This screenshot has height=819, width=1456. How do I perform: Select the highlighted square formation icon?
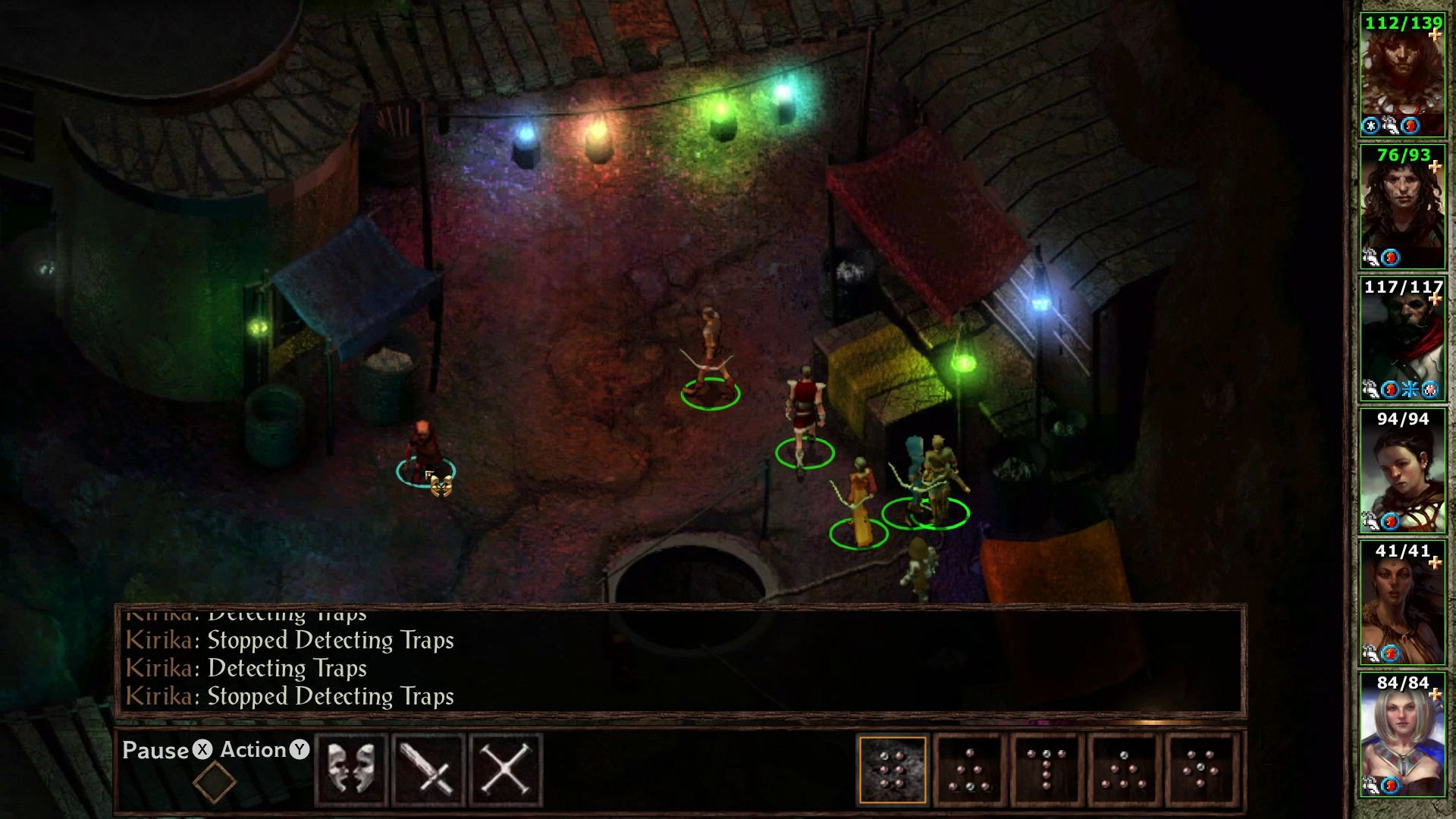point(893,768)
